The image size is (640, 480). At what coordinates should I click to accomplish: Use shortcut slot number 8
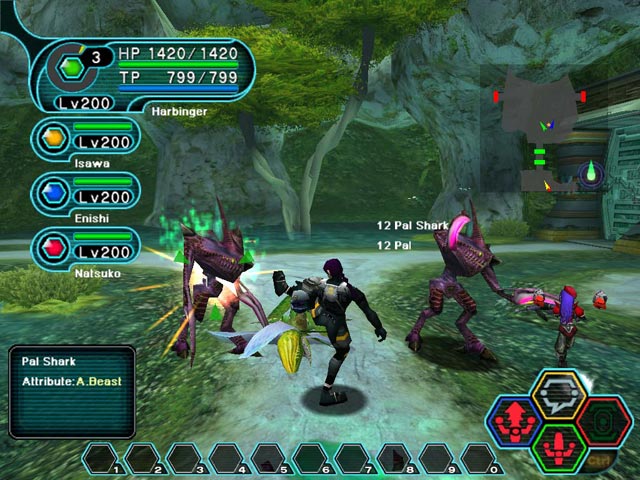396,459
